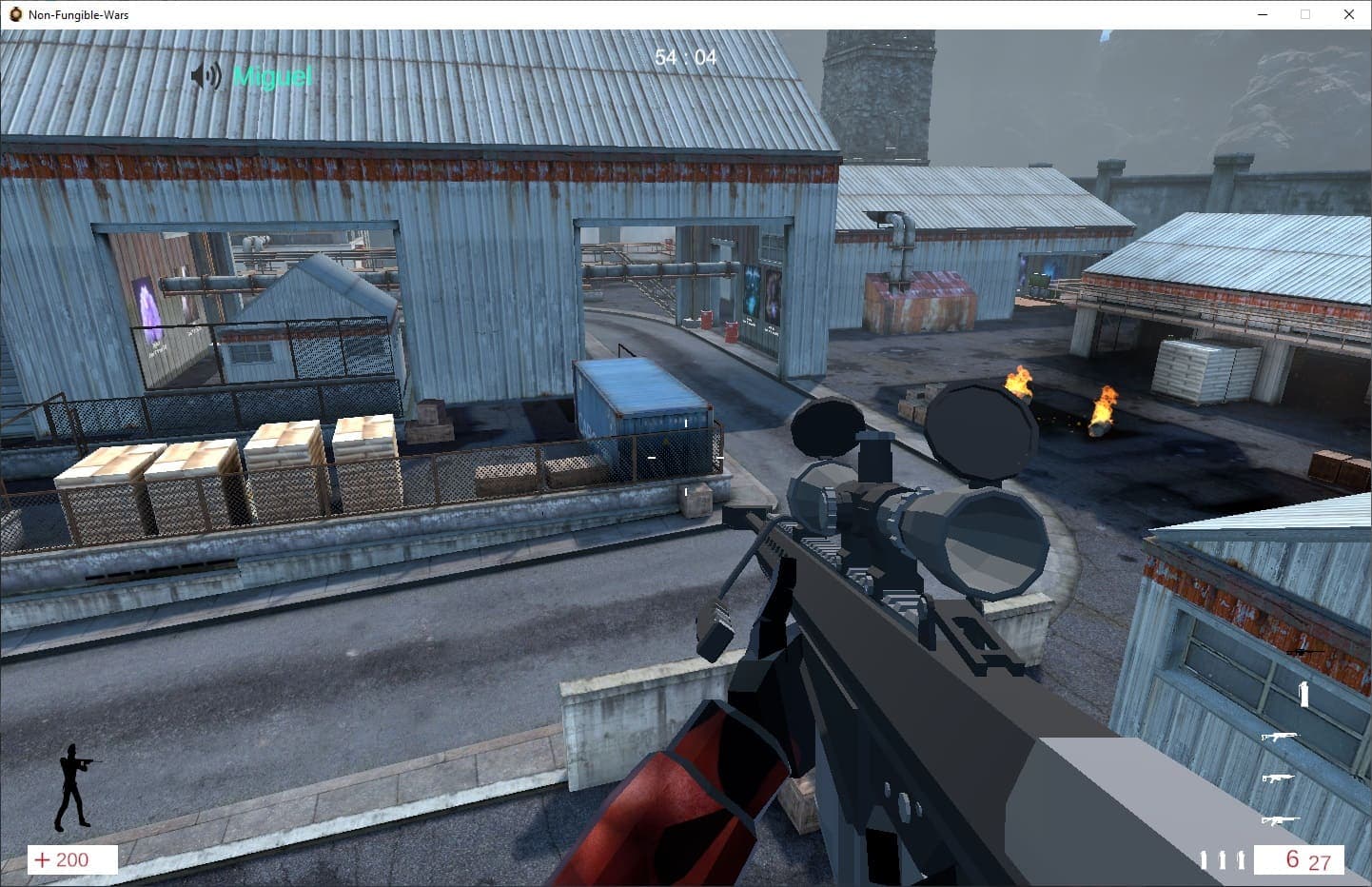Click the Non-Fungible-Wars title bar icon
The image size is (1372, 887).
pyautogui.click(x=16, y=14)
